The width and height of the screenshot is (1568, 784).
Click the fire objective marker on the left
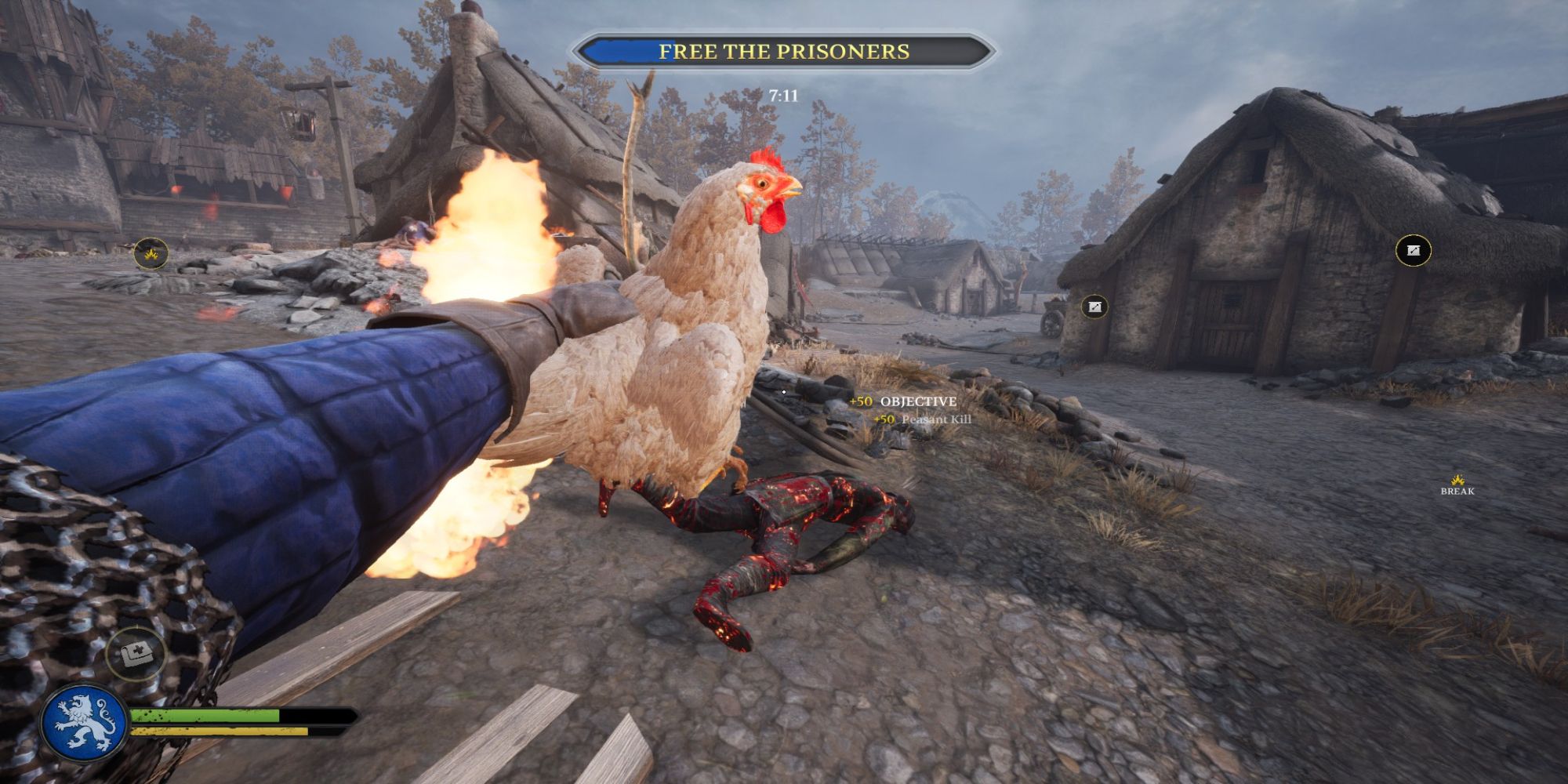(x=149, y=253)
